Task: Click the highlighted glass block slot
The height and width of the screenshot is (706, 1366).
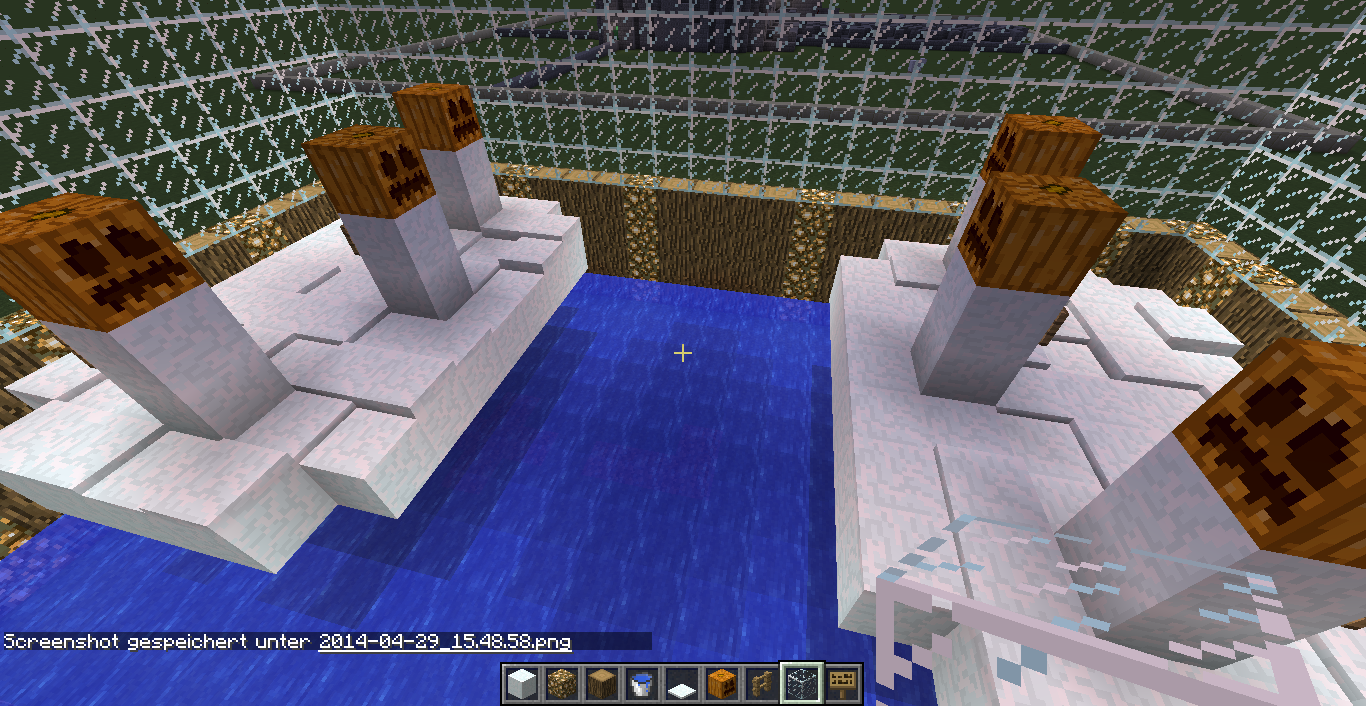Action: 801,684
